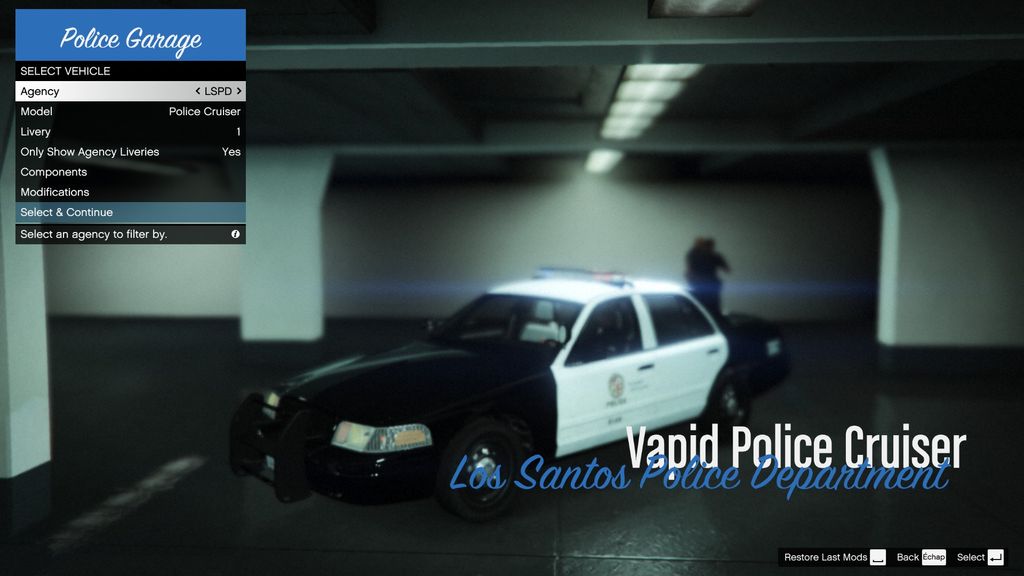Viewport: 1024px width, 576px height.
Task: Select the Agency row
Action: click(100, 91)
